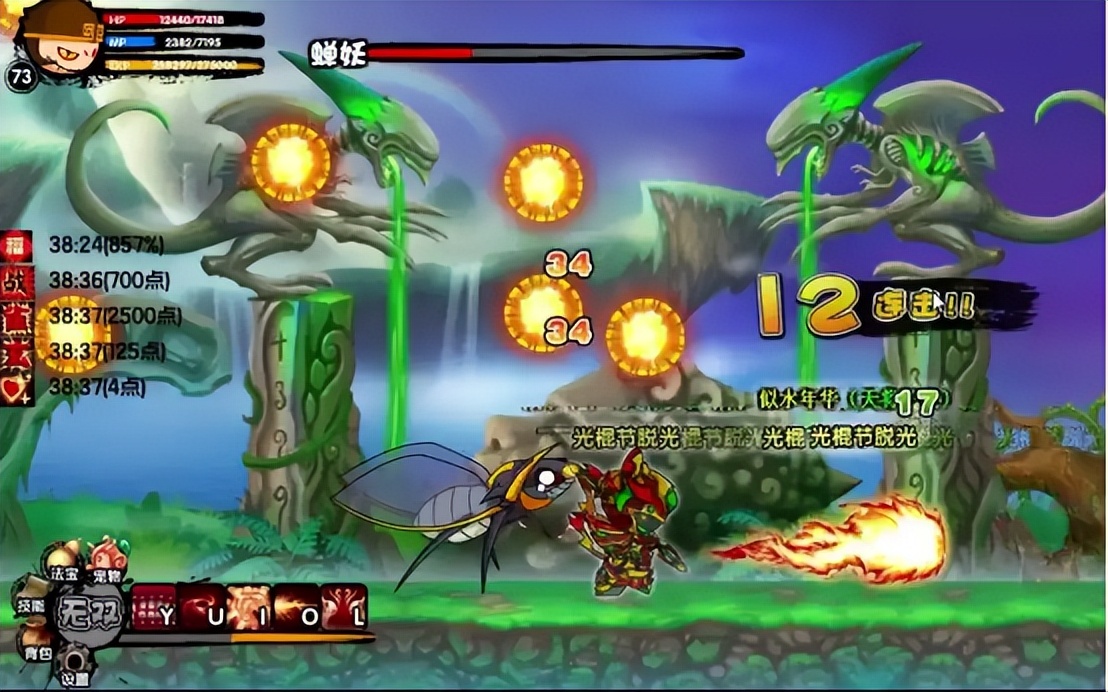1108x692 pixels.
Task: Use the O fire streak skill
Action: click(296, 607)
